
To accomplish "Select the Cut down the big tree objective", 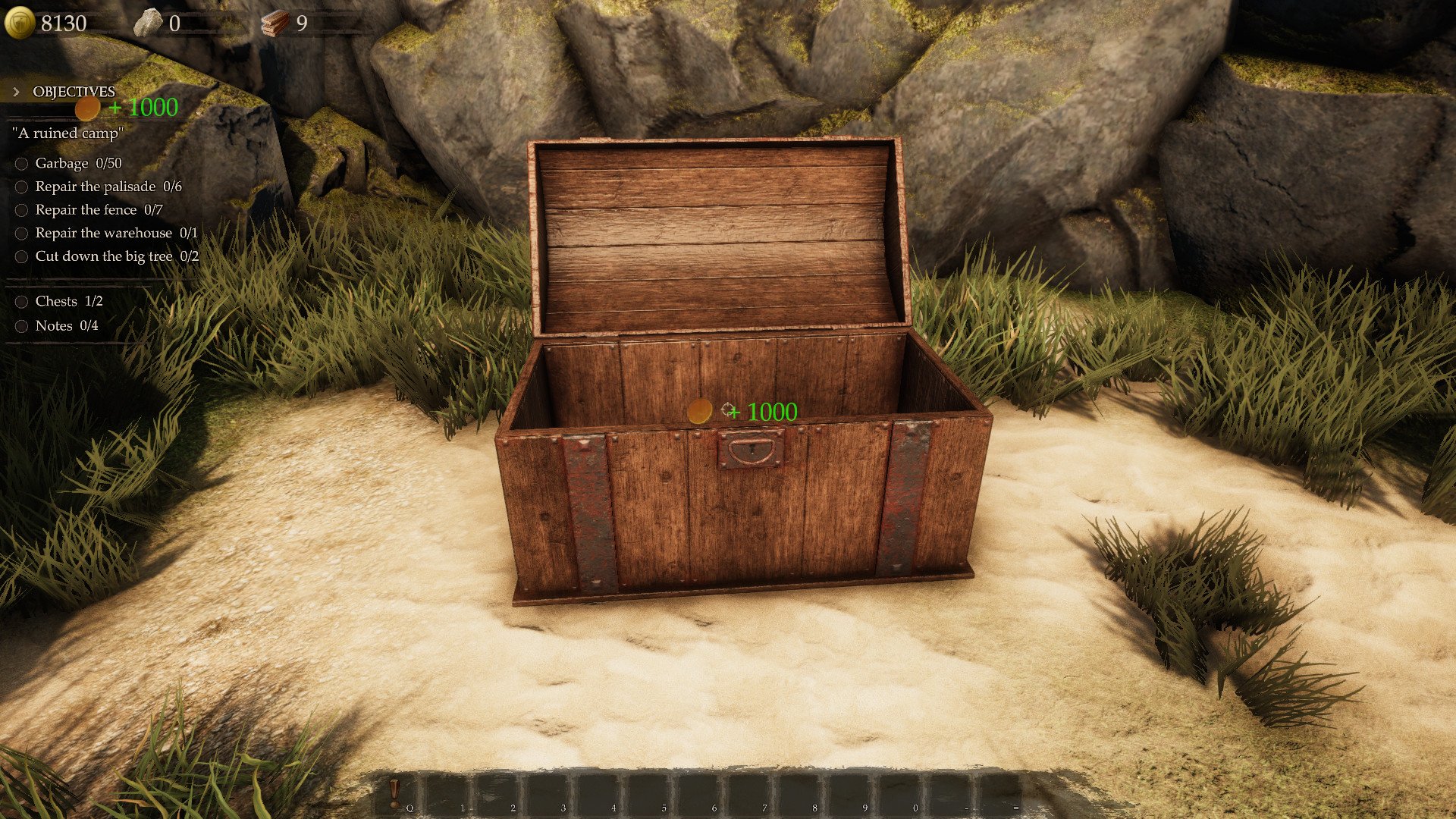I will click(x=117, y=256).
